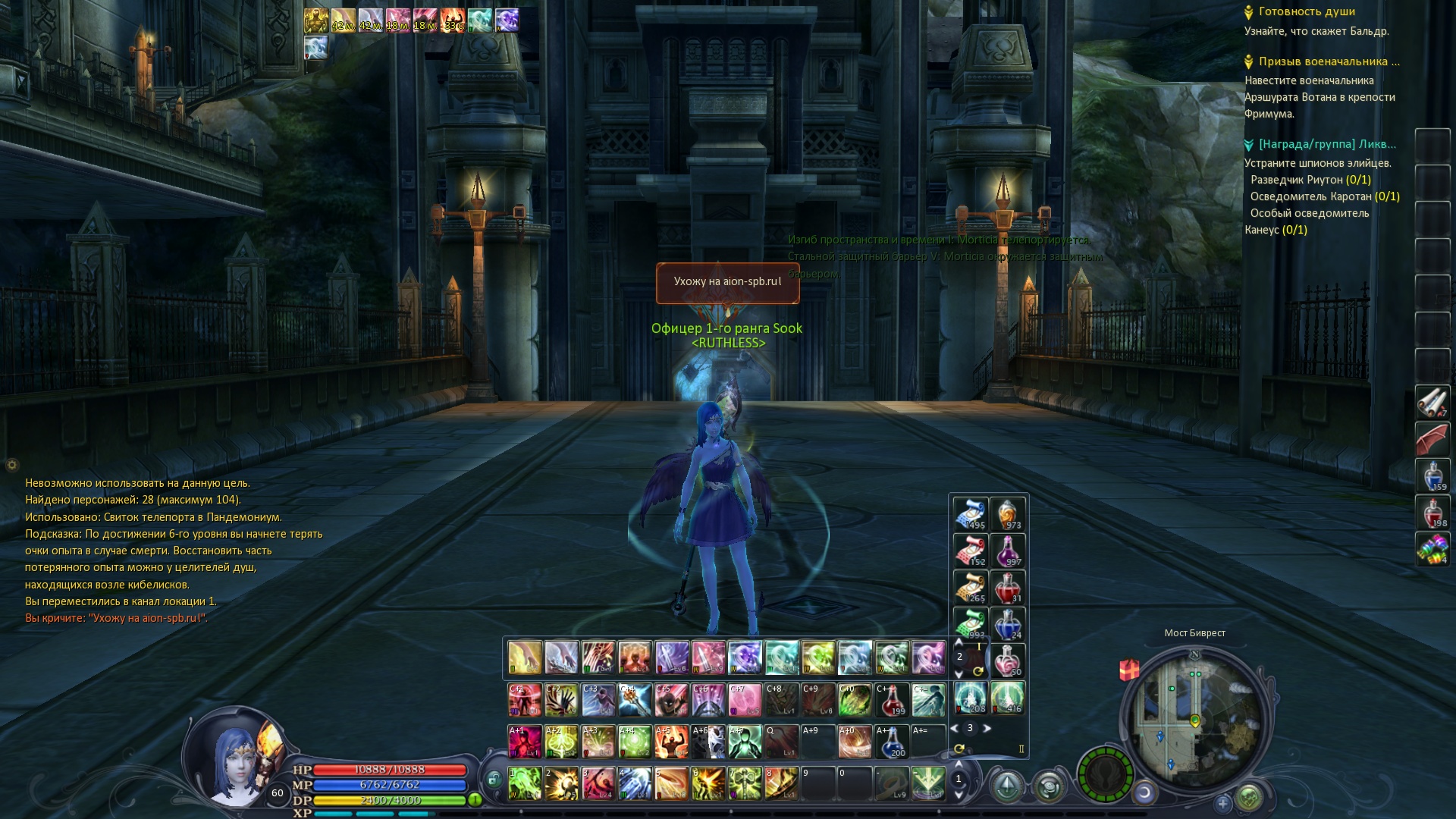Viewport: 1456px width, 819px height.
Task: Activate the C+4 mace skill
Action: point(634,699)
